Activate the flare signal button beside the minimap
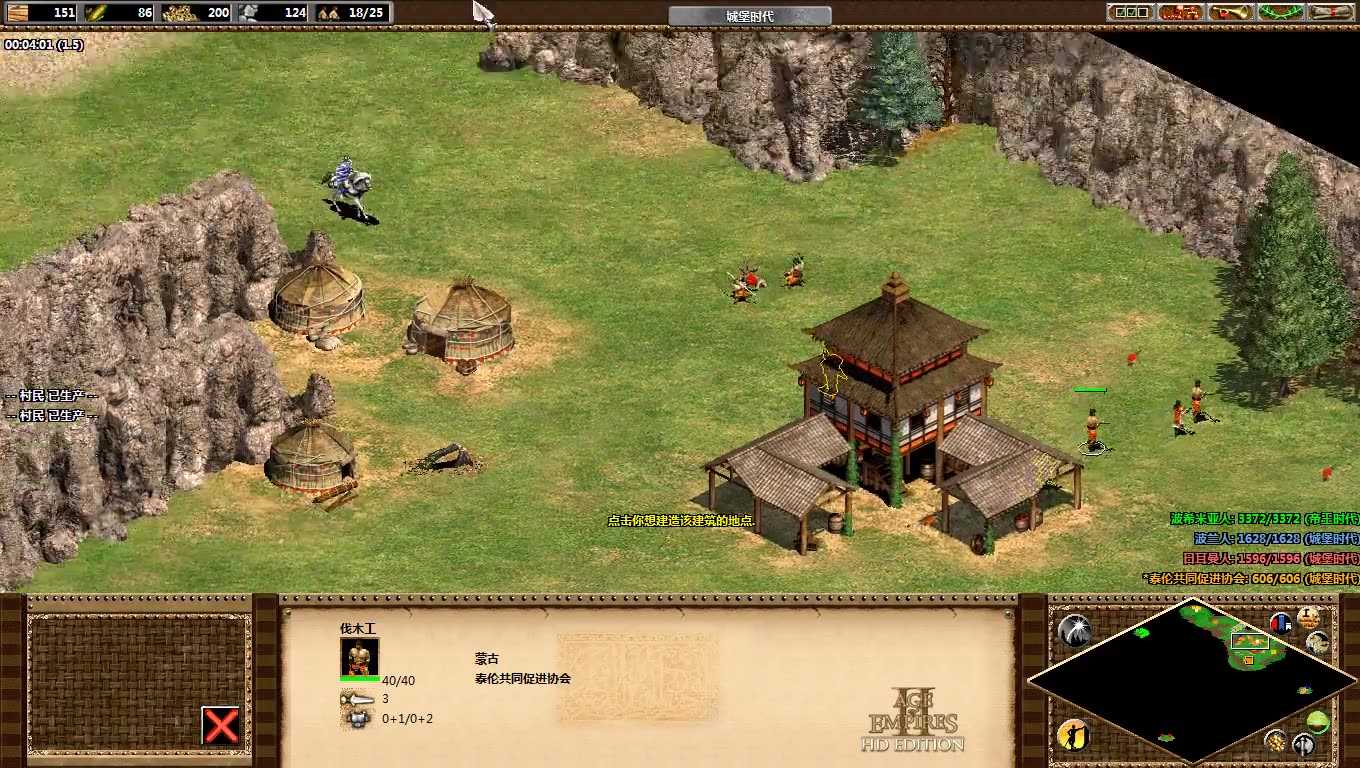Image resolution: width=1360 pixels, height=768 pixels. [1074, 630]
